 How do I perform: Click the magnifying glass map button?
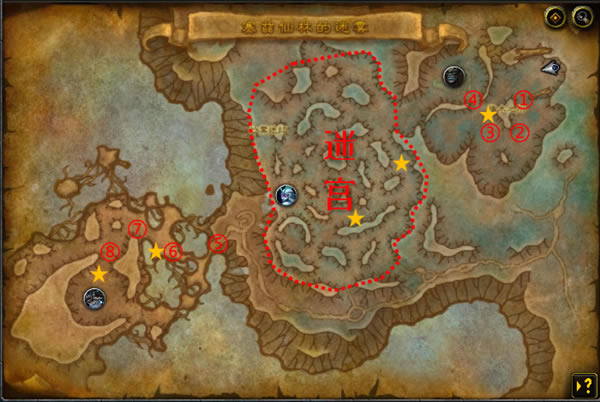[581, 17]
